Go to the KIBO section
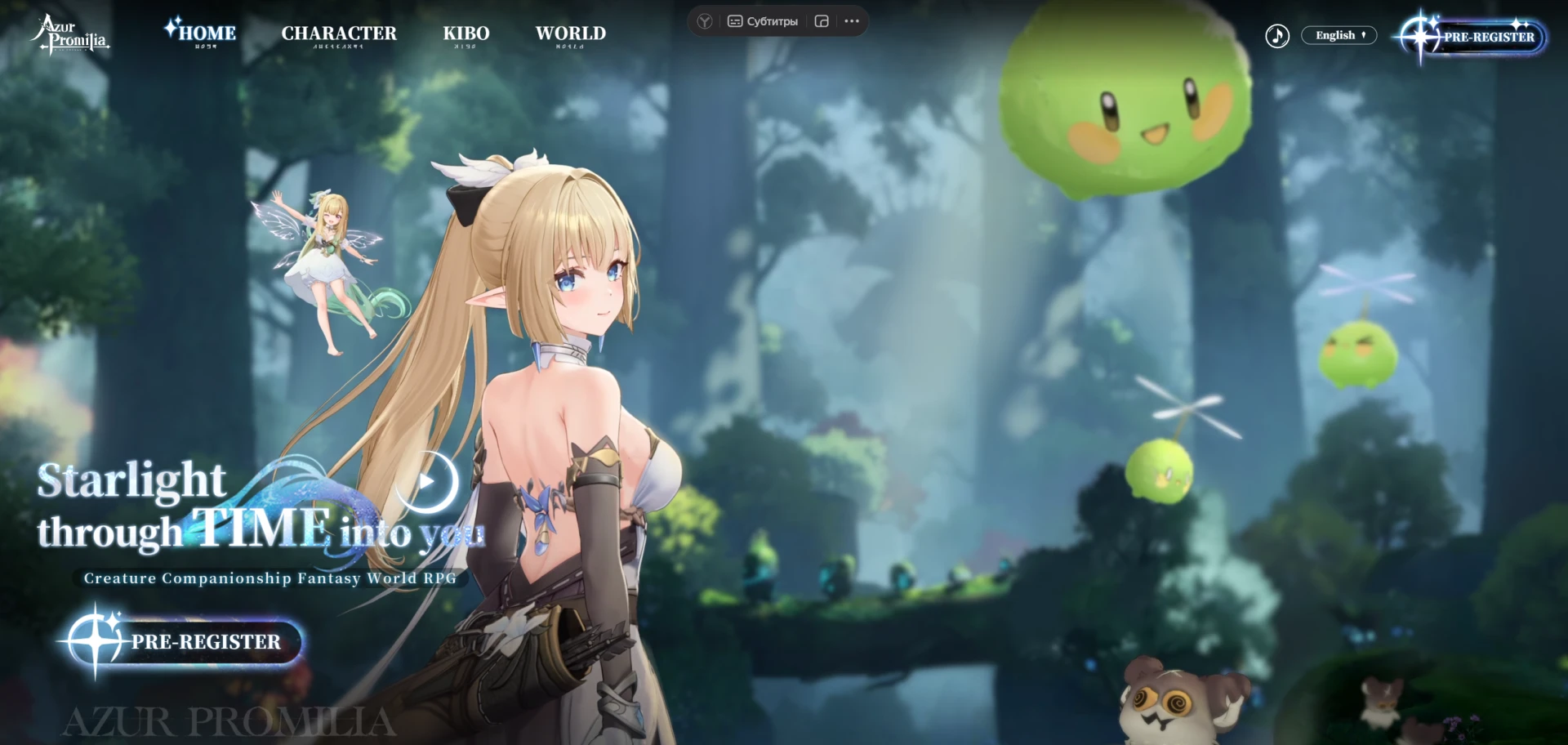1568x745 pixels. click(466, 33)
